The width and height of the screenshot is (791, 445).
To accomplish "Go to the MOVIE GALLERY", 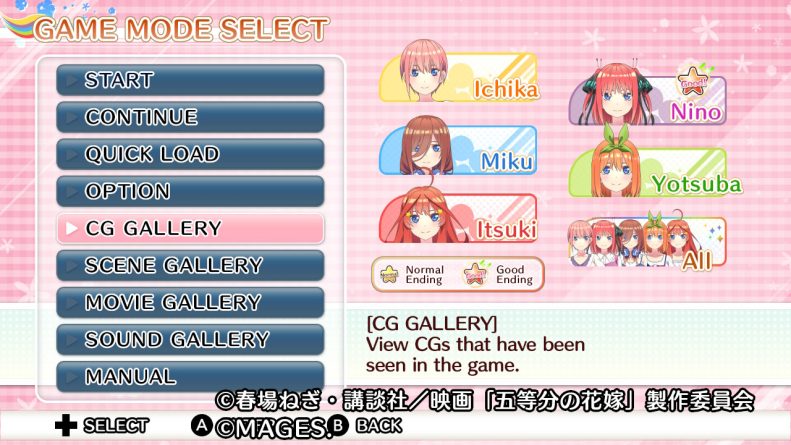I will click(190, 302).
